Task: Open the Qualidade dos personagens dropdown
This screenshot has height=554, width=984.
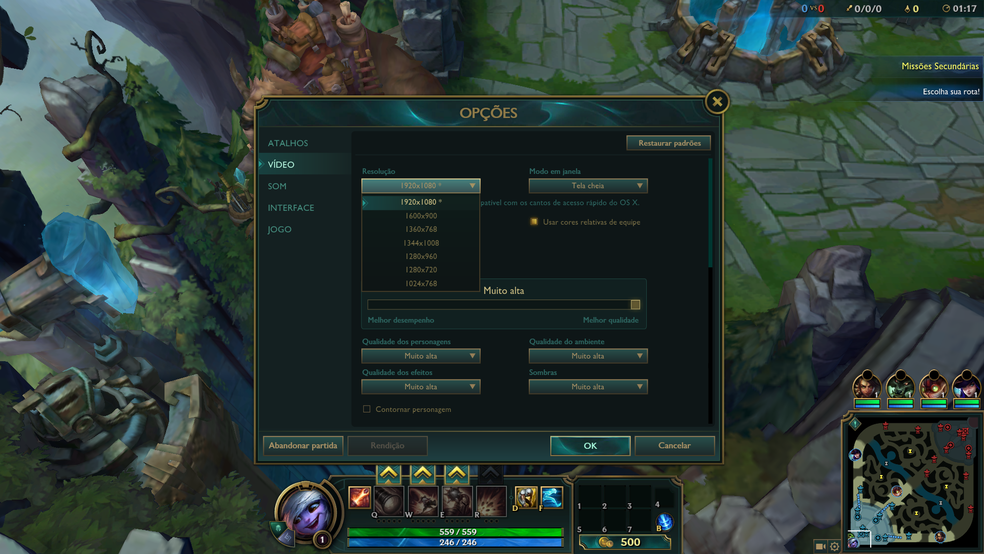Action: [421, 356]
